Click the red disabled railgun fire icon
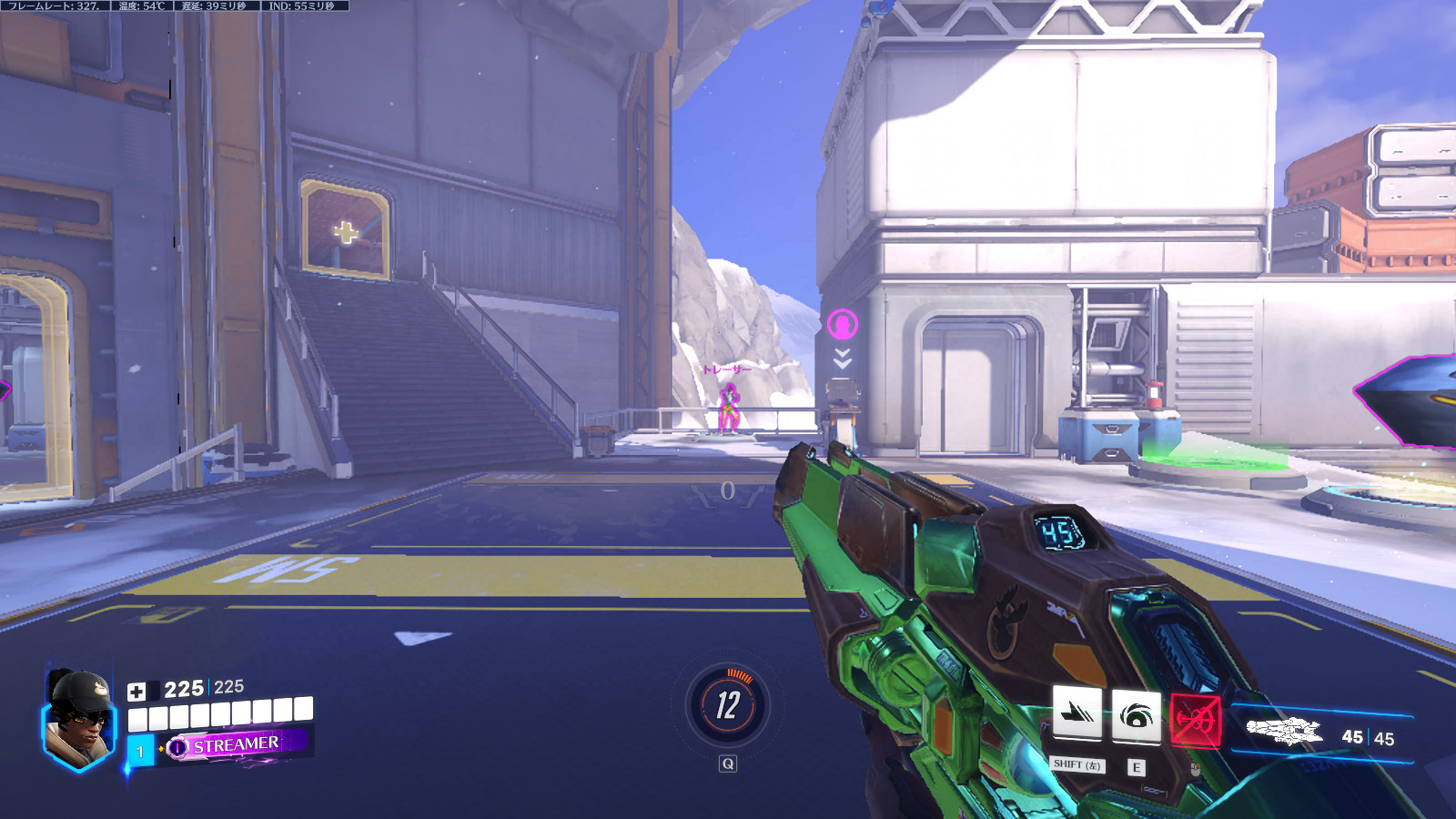1456x819 pixels. pos(1195,720)
